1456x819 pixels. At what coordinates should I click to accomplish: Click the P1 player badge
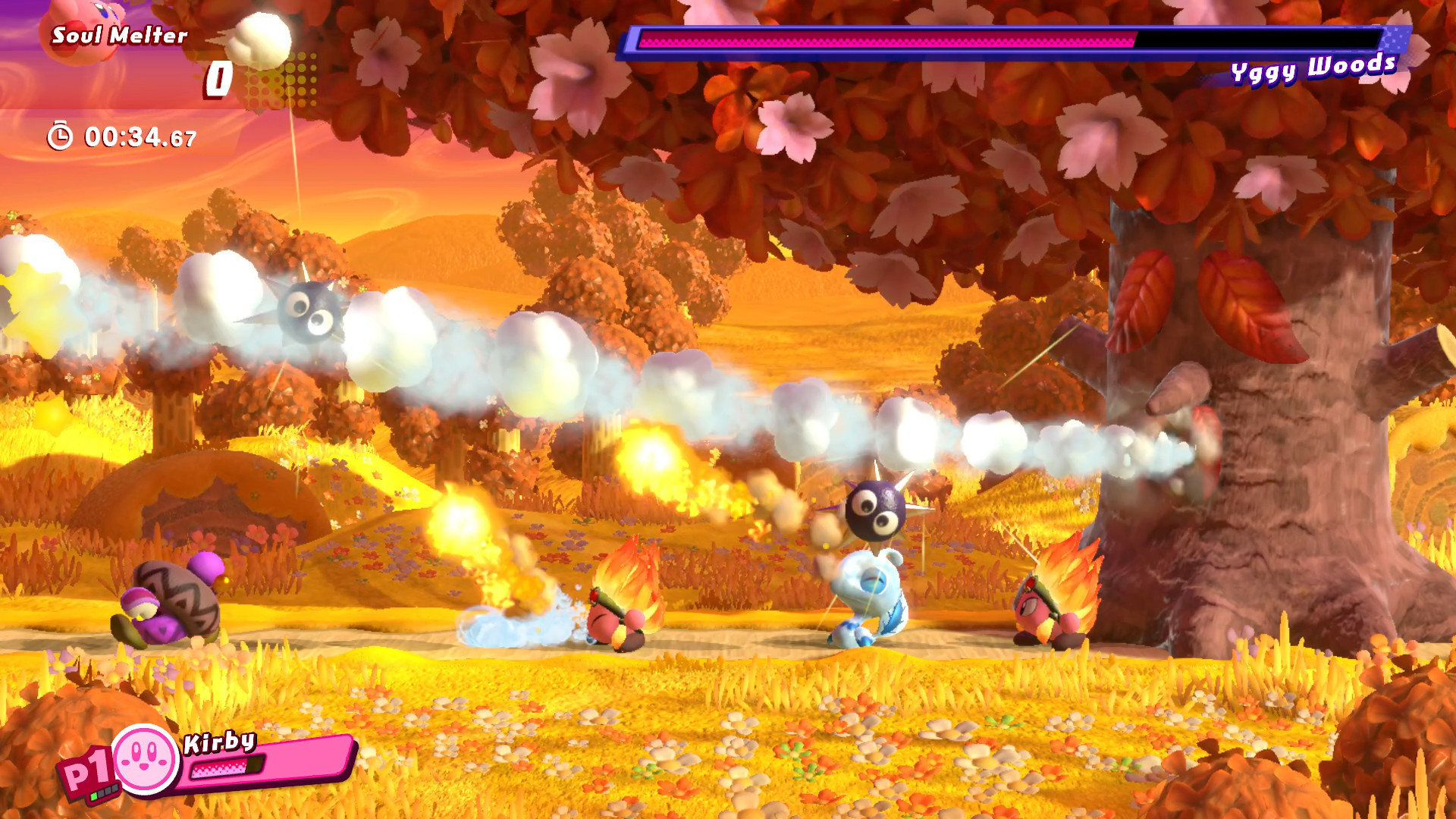pyautogui.click(x=86, y=769)
